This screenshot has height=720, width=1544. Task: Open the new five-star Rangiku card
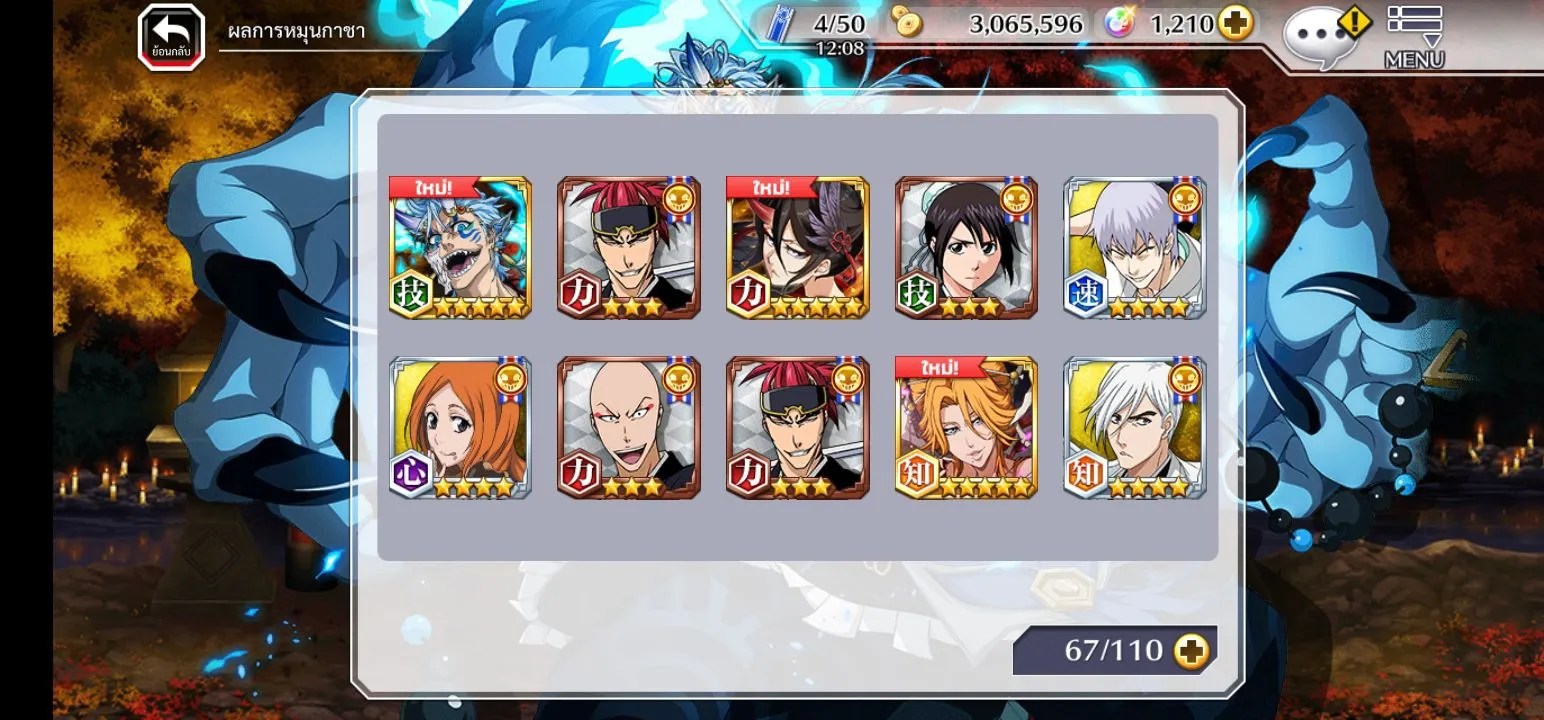coord(966,428)
